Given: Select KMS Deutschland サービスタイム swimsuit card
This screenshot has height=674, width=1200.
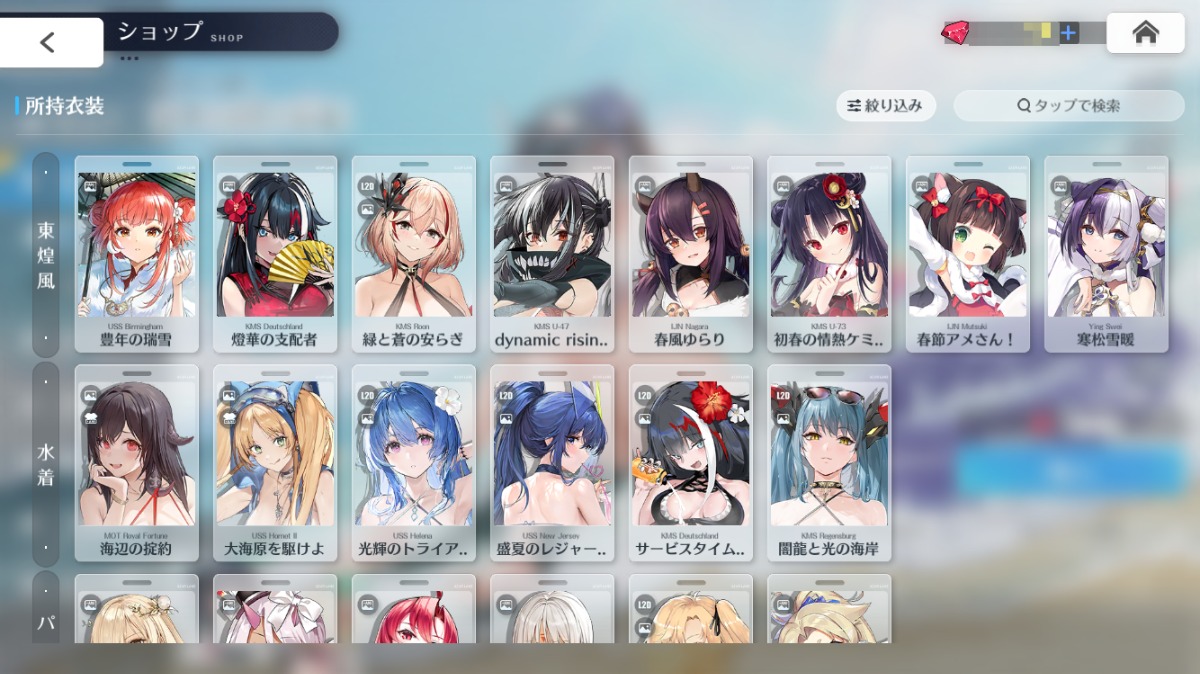Looking at the screenshot, I should [690, 463].
